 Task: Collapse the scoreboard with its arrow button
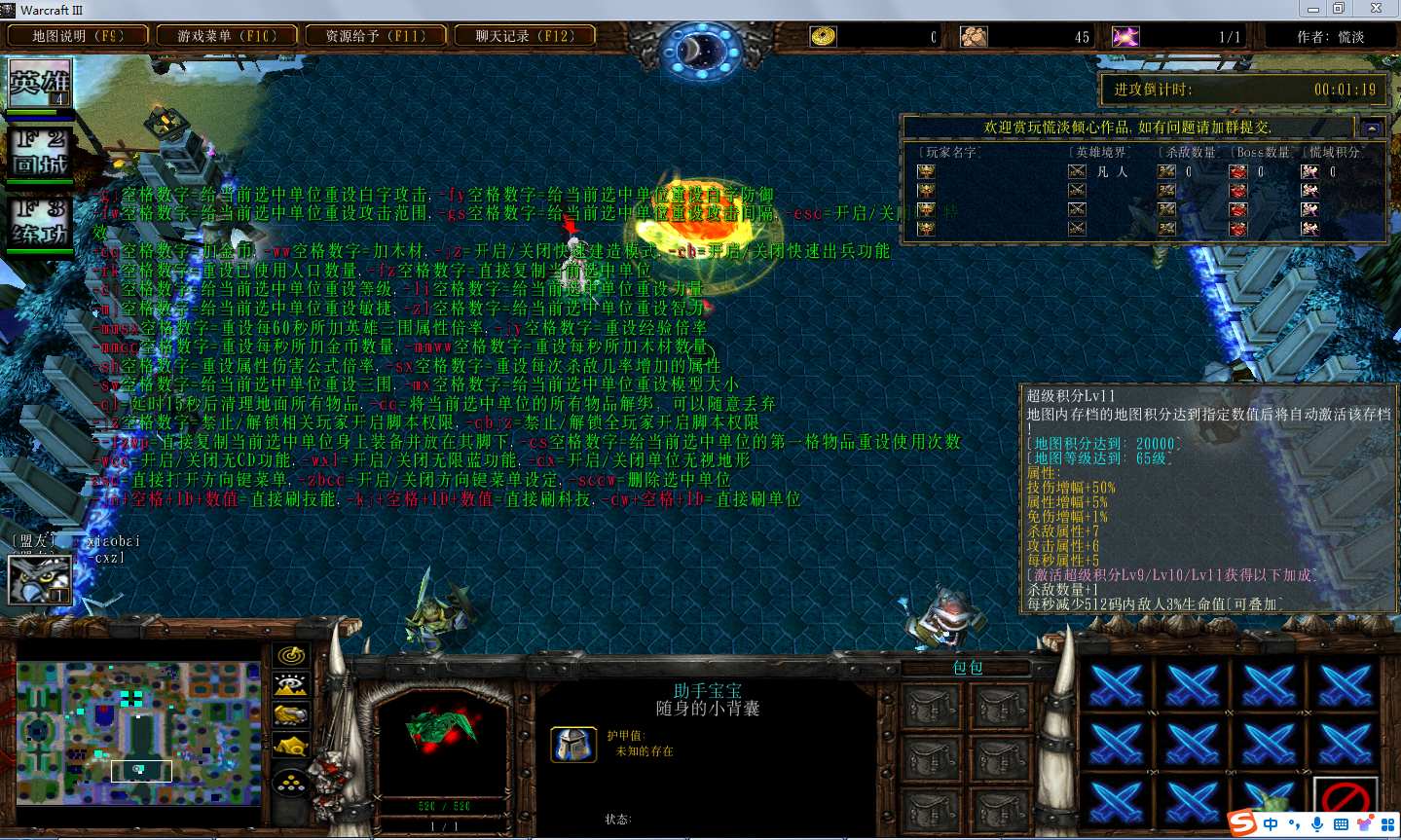point(1372,128)
